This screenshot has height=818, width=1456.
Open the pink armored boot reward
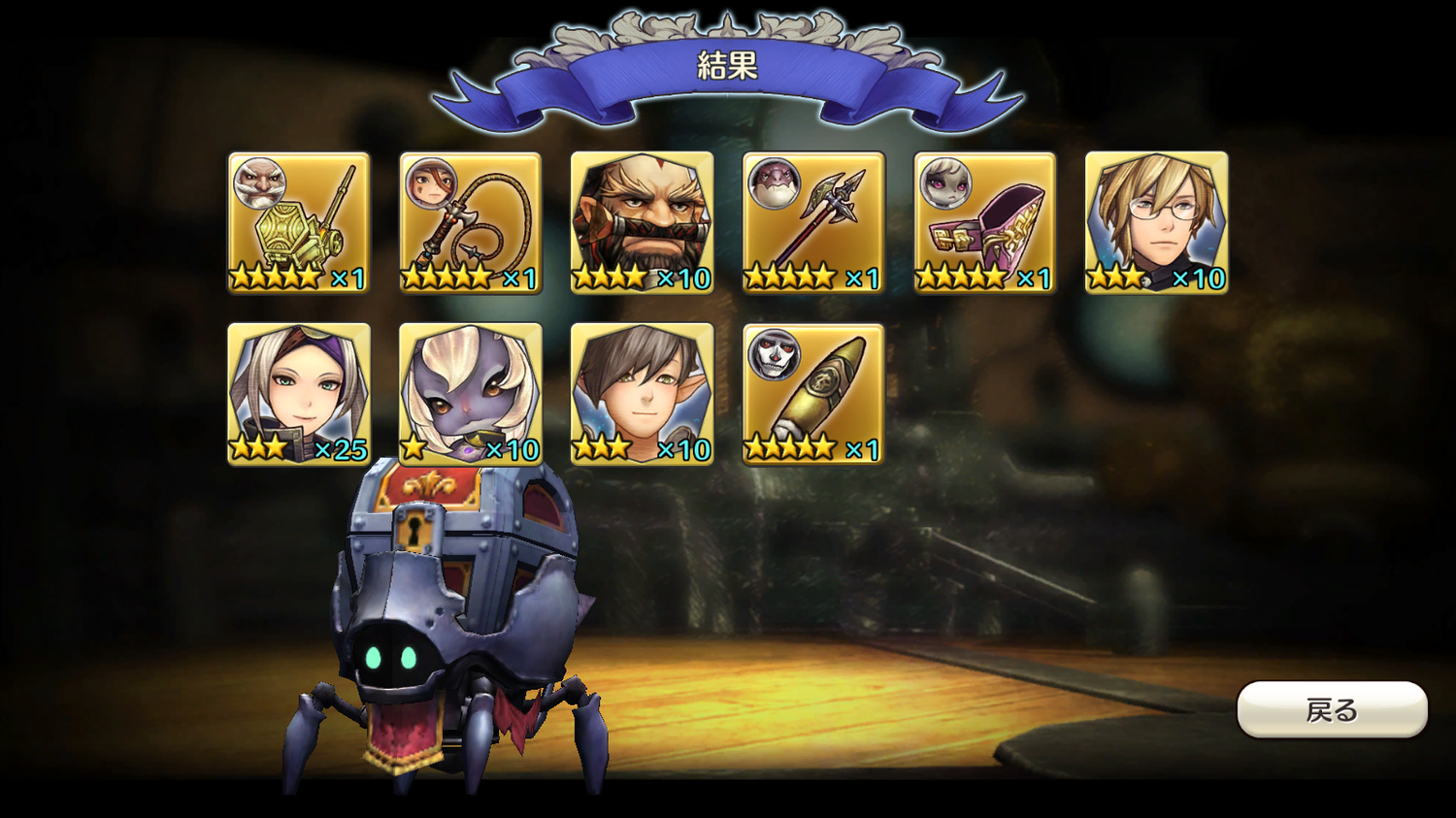point(984,222)
